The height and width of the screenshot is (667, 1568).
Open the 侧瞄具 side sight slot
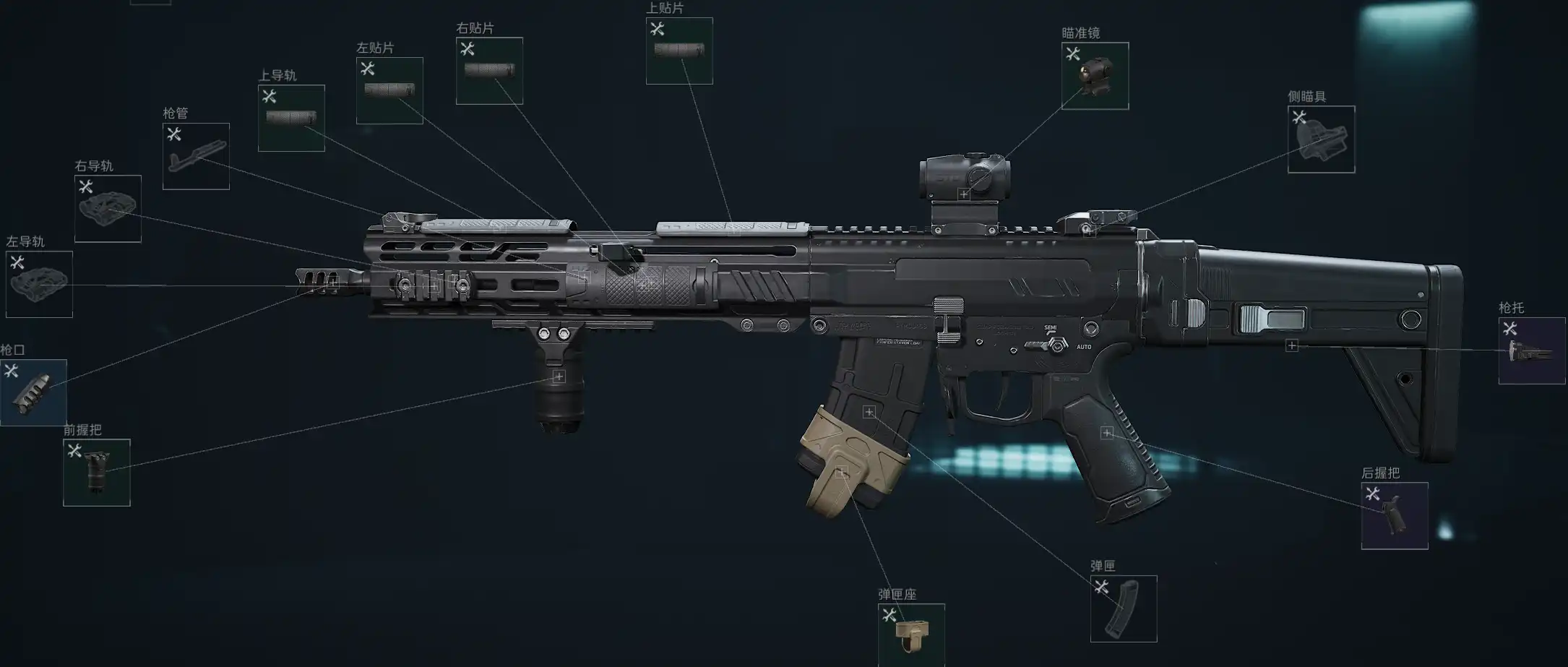click(x=1321, y=139)
